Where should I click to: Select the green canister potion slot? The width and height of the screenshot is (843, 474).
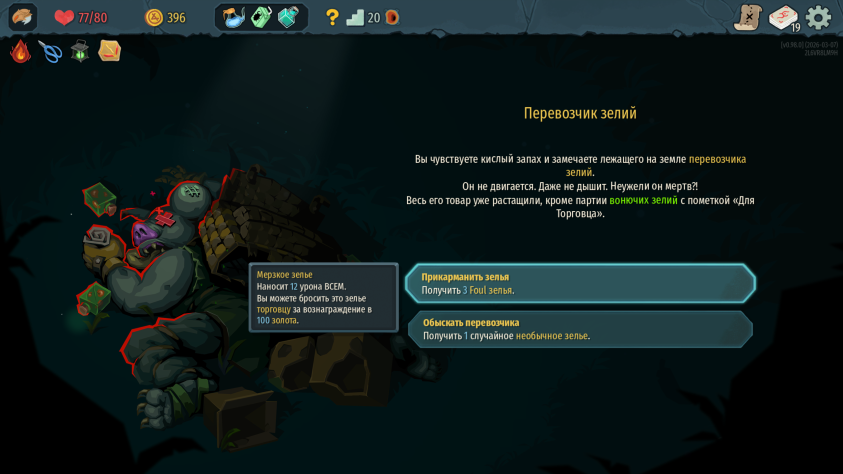(262, 17)
